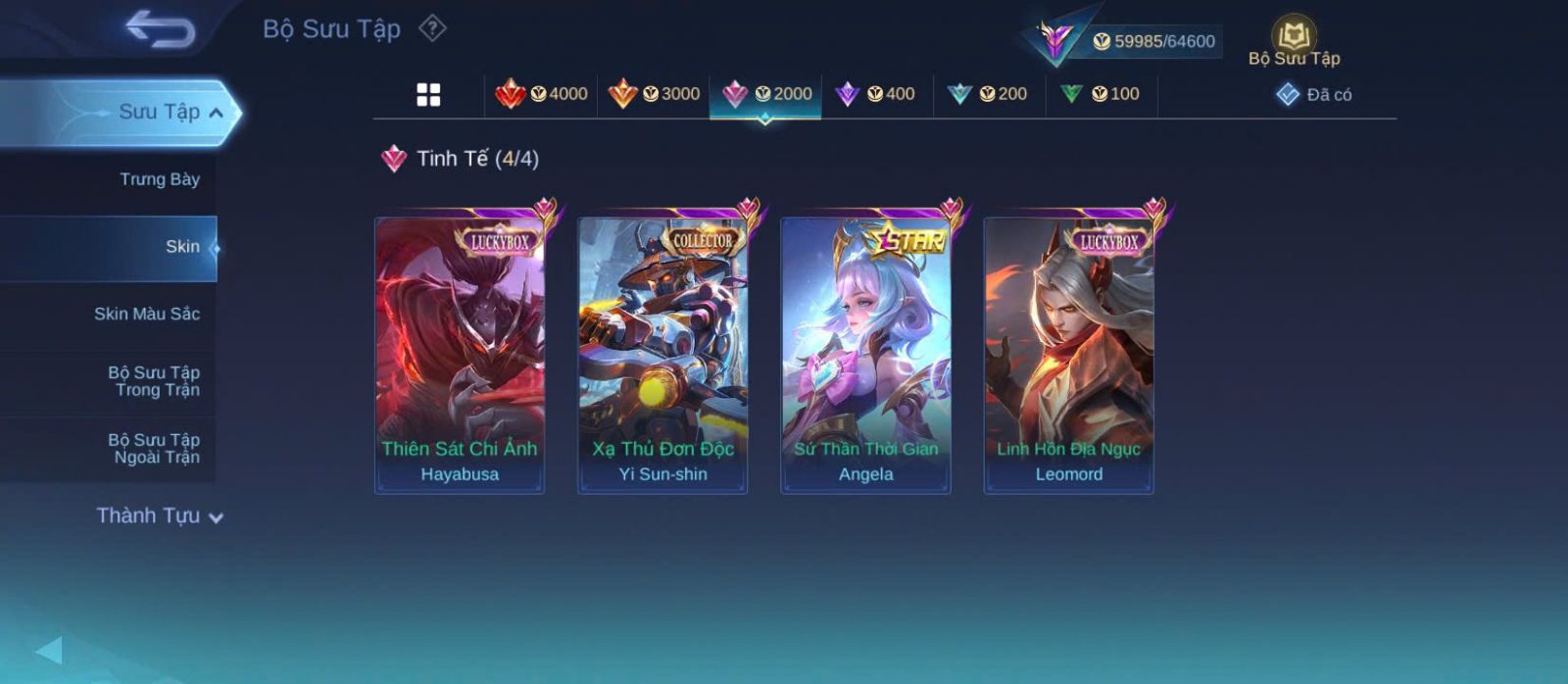Select Hayabusa Thiên Sát Chi Ảnh skin card
Image resolution: width=1568 pixels, height=684 pixels.
tap(460, 355)
